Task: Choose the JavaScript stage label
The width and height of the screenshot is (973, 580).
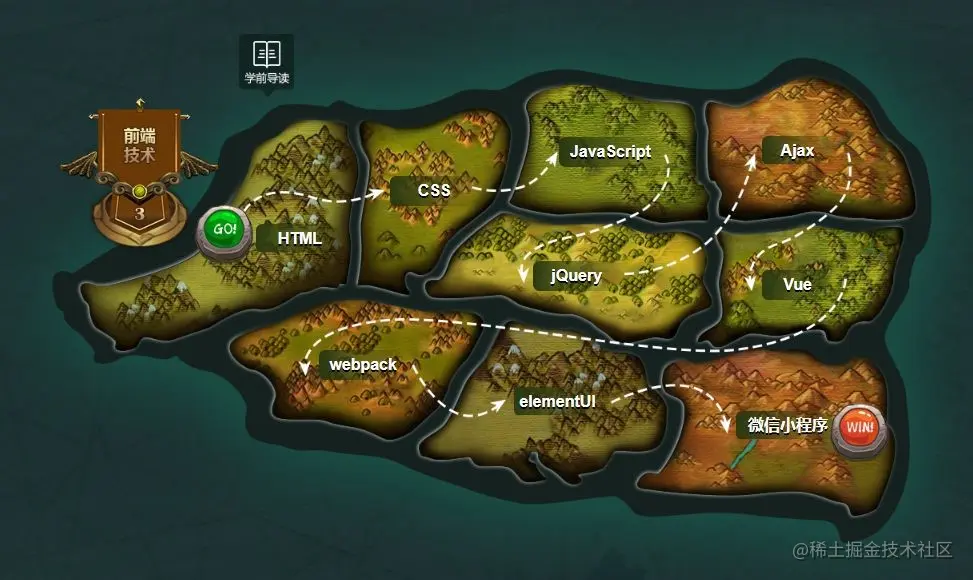Action: coord(609,152)
